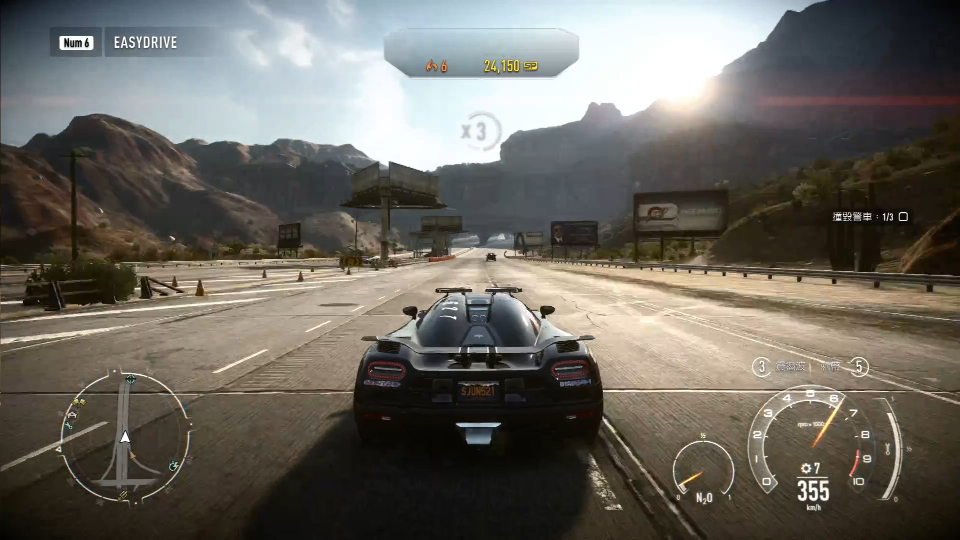Click the circular minimap
The width and height of the screenshot is (960, 540).
tap(124, 436)
